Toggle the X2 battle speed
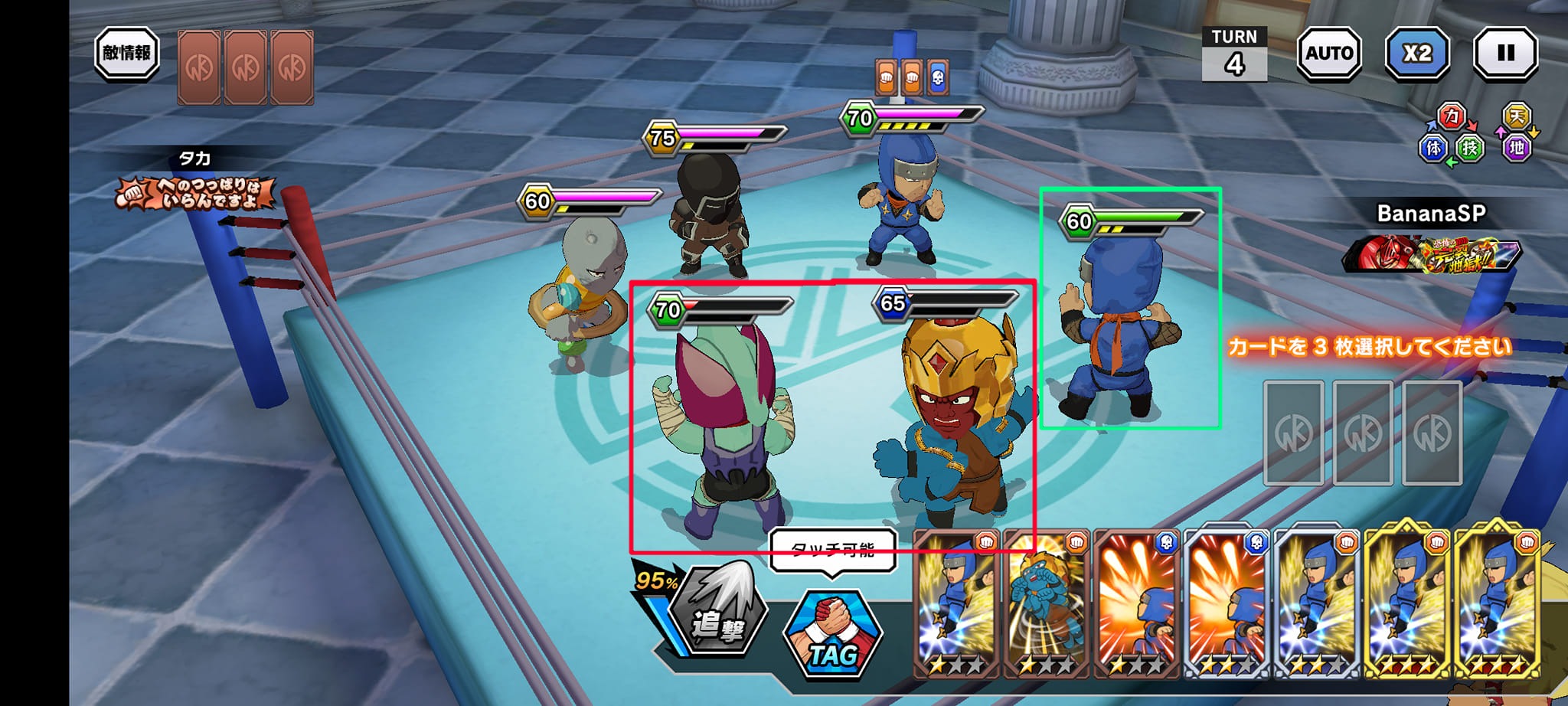The height and width of the screenshot is (706, 1568). click(x=1417, y=54)
